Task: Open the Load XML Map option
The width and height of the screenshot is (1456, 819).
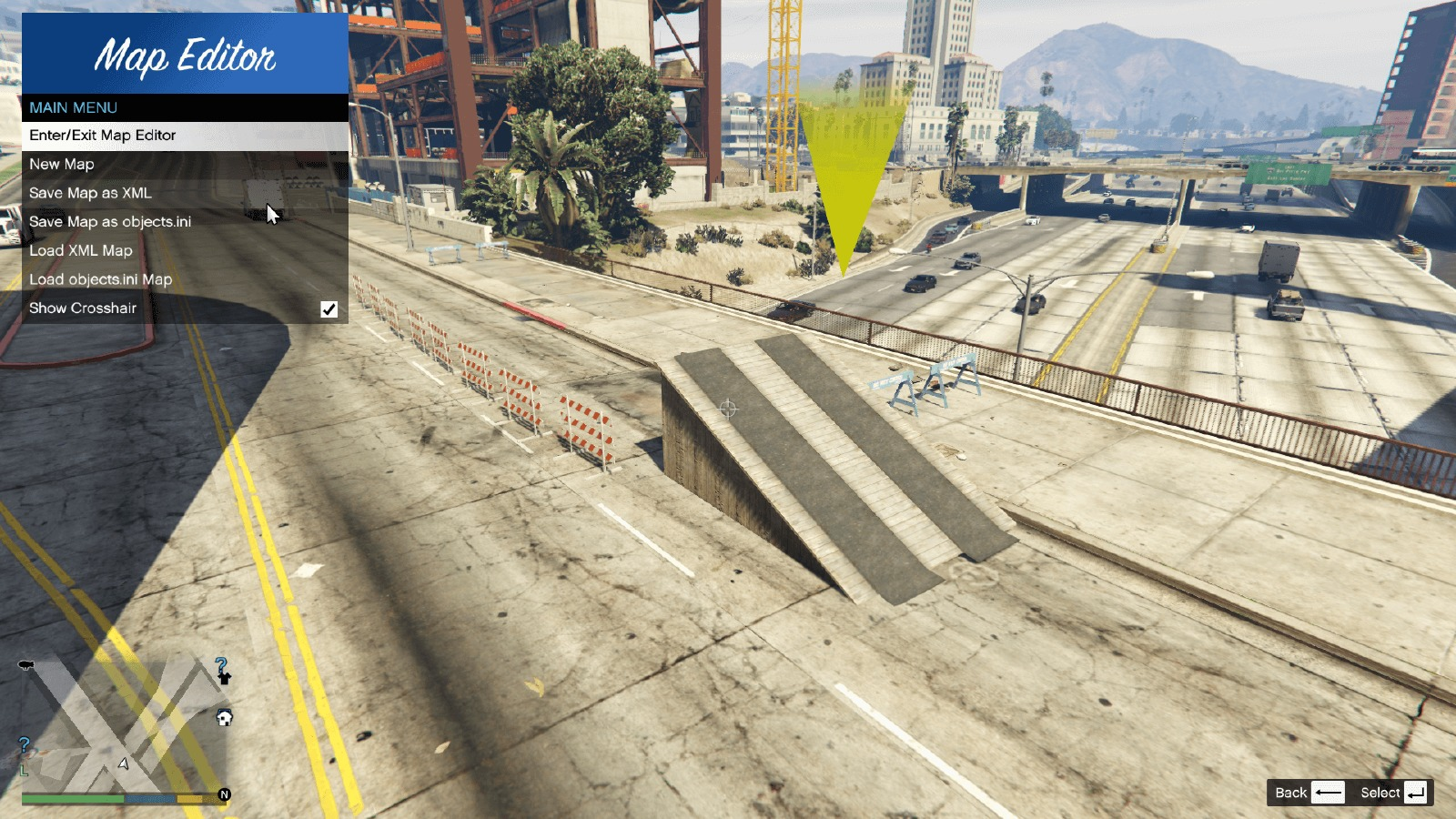Action: point(185,250)
